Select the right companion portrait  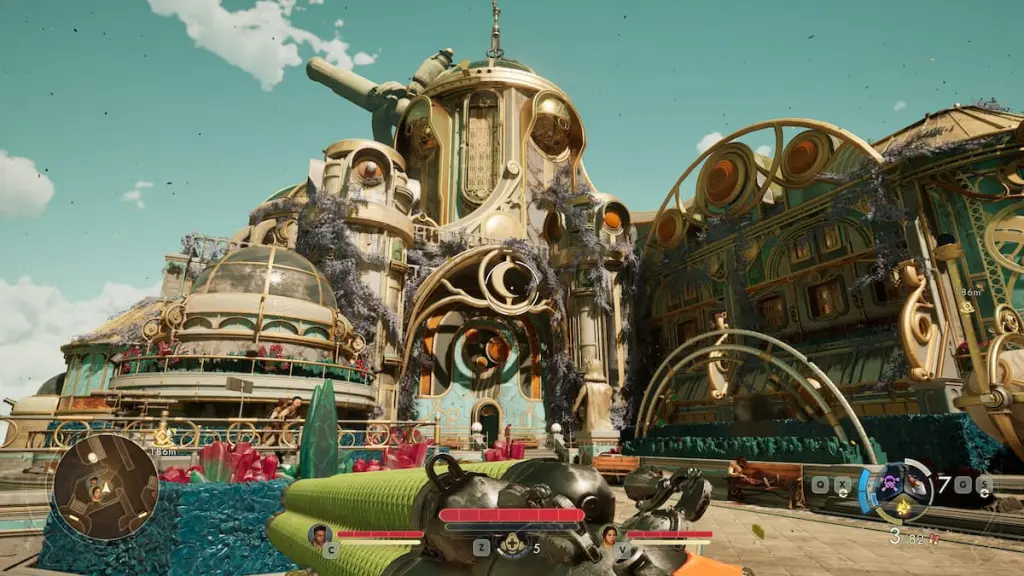609,536
